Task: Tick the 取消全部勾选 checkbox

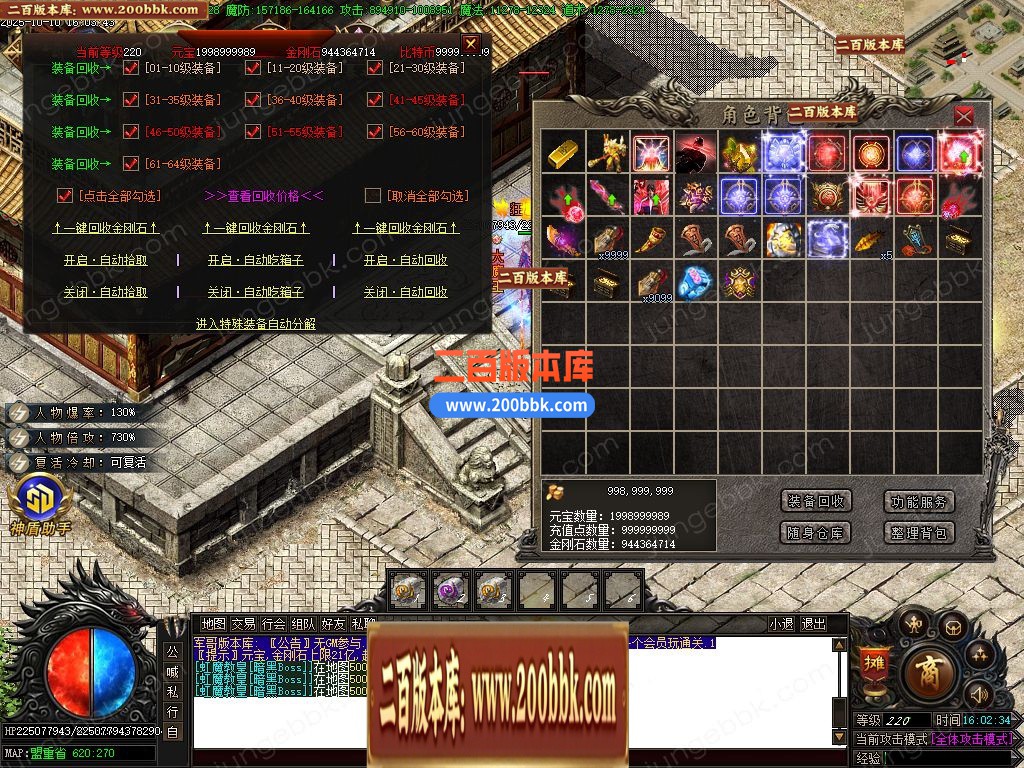Action: point(373,196)
